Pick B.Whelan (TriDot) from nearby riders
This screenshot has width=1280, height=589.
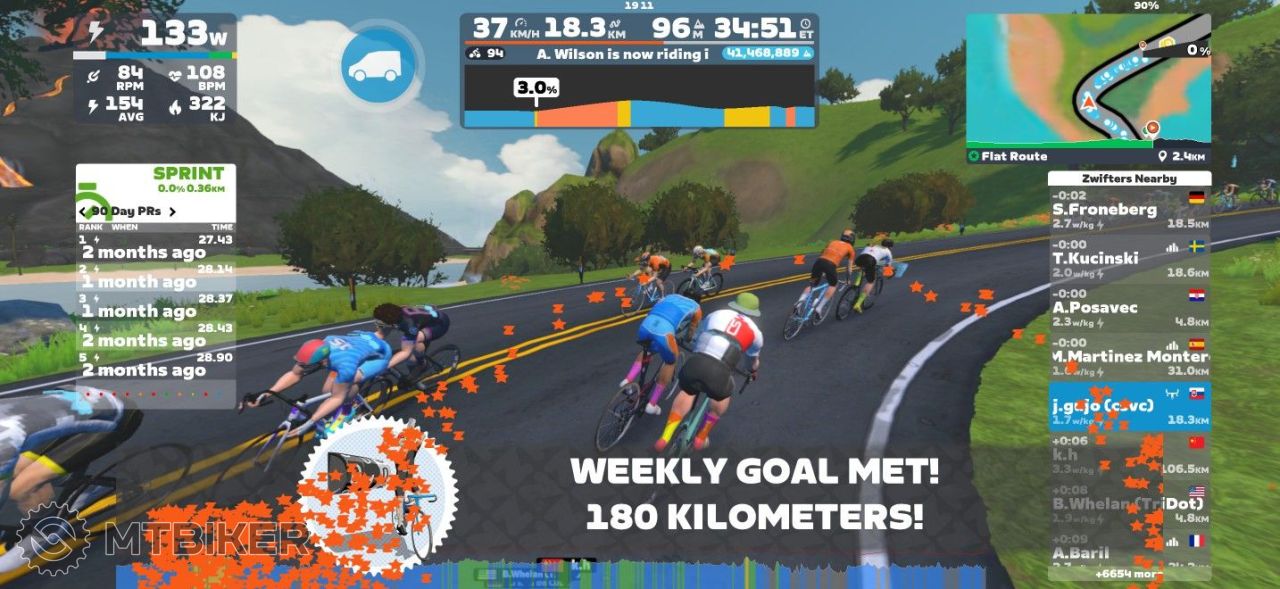point(1128,504)
